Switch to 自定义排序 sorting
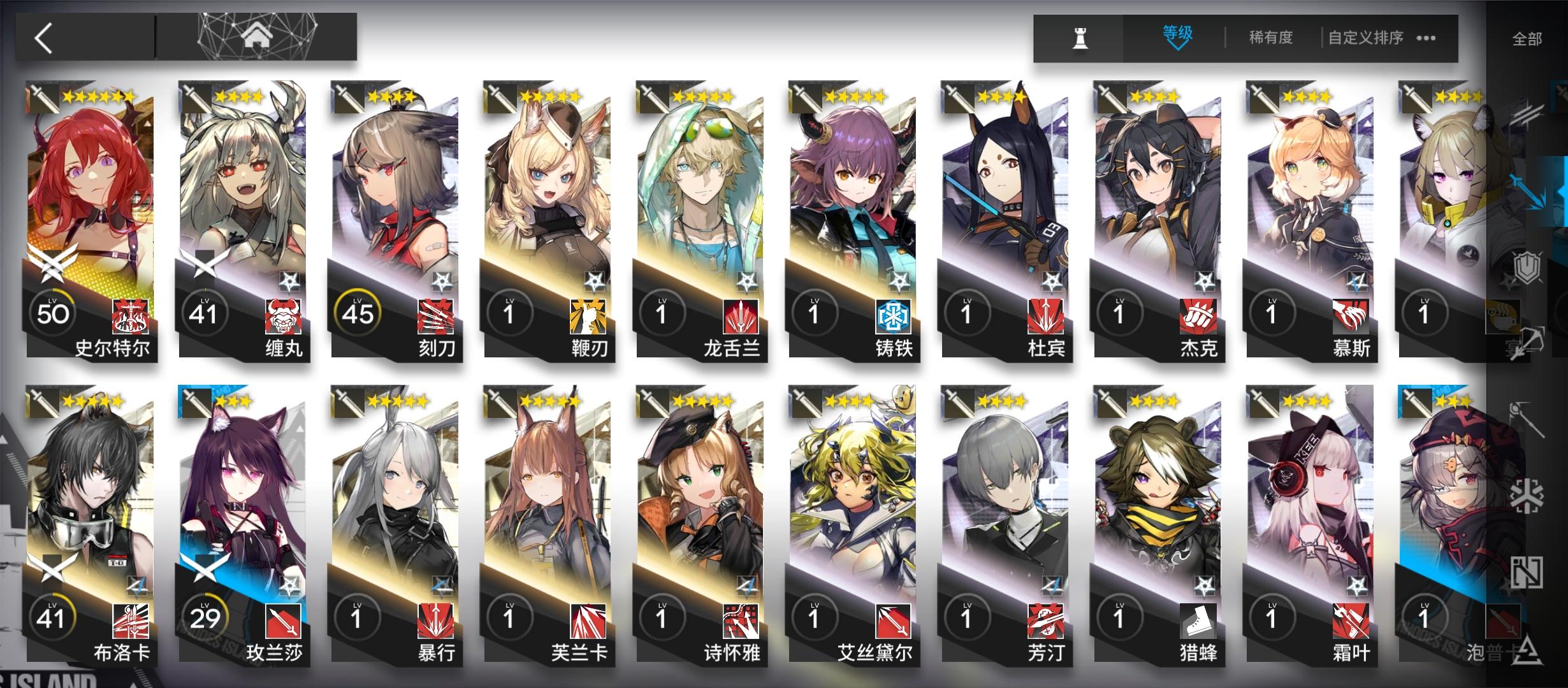Screen dimensions: 1568x688 (x=1366, y=37)
